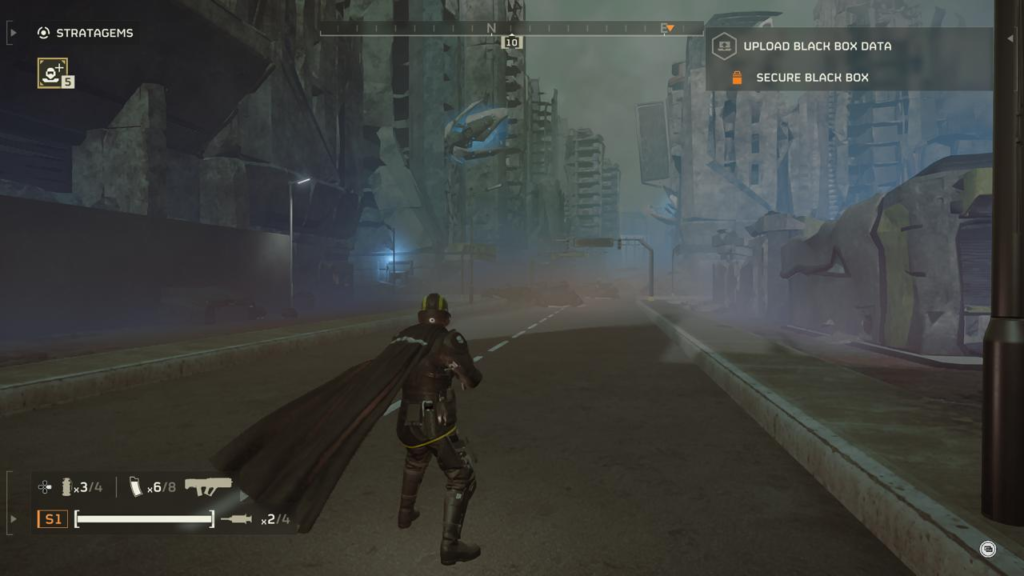Screen dimensions: 1024x576
Task: Click the Secure Black Box sub-objective
Action: pos(811,78)
